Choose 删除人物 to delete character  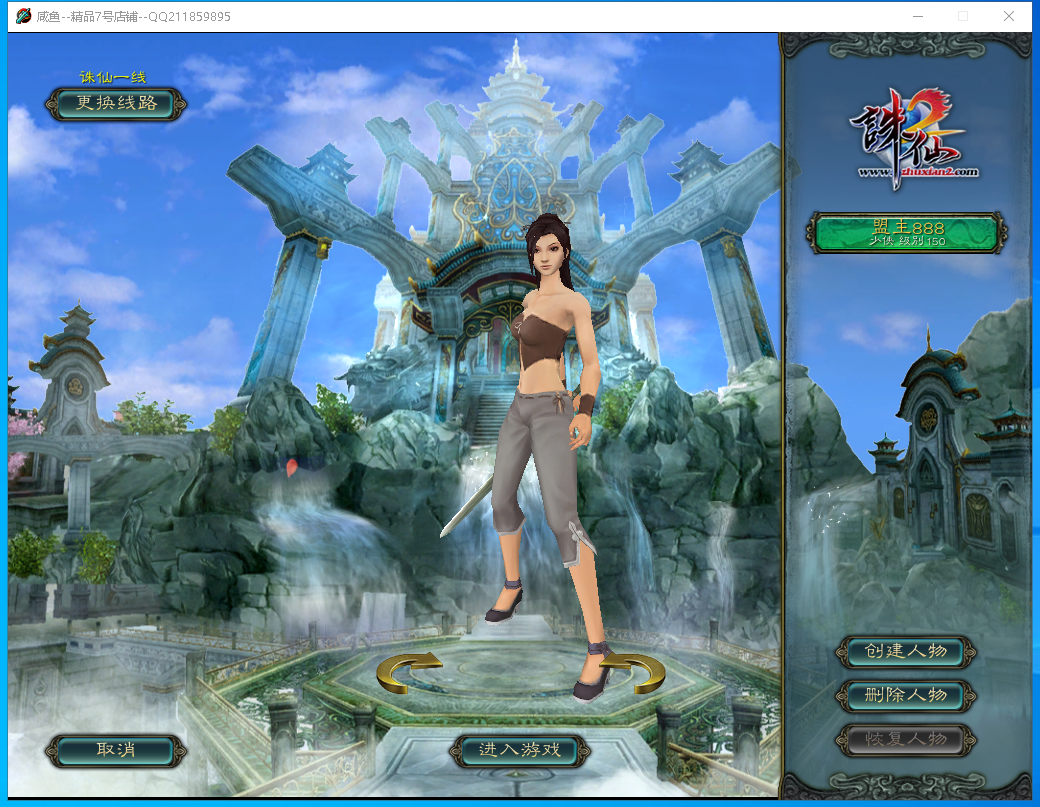[x=906, y=695]
